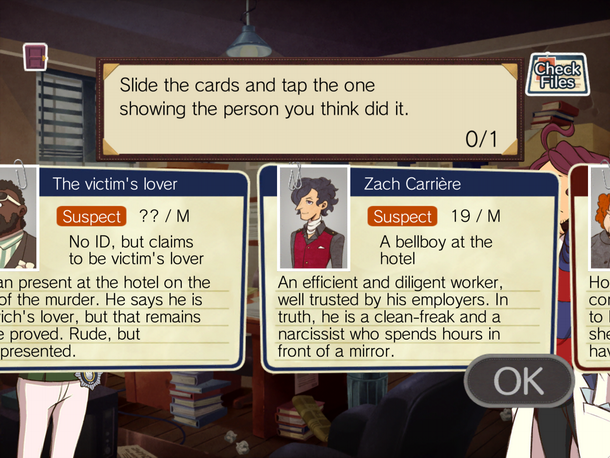Open the door icon menu
The image size is (610, 458).
pyautogui.click(x=34, y=56)
